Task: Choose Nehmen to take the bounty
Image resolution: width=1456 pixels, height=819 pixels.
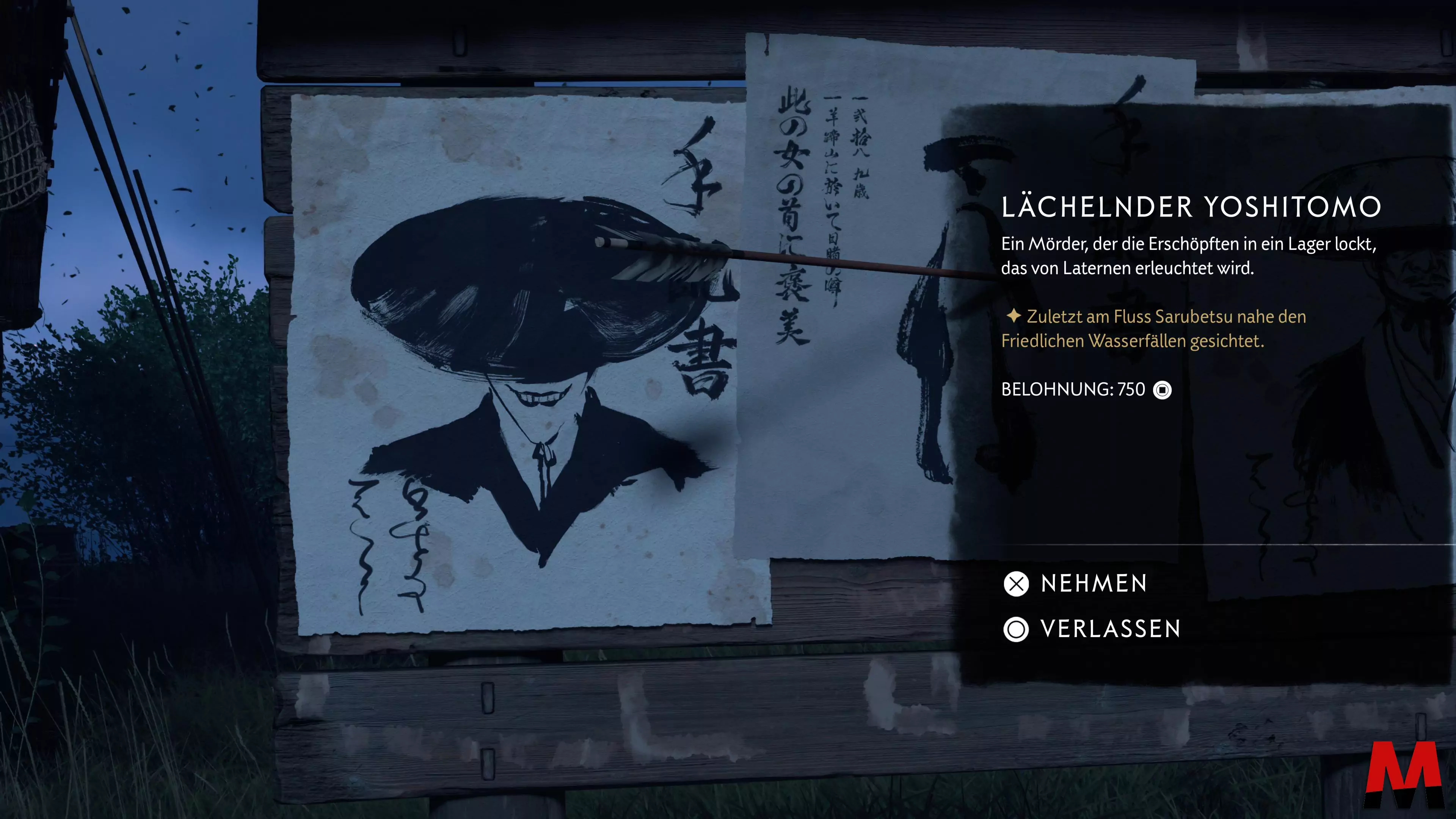Action: [1077, 584]
